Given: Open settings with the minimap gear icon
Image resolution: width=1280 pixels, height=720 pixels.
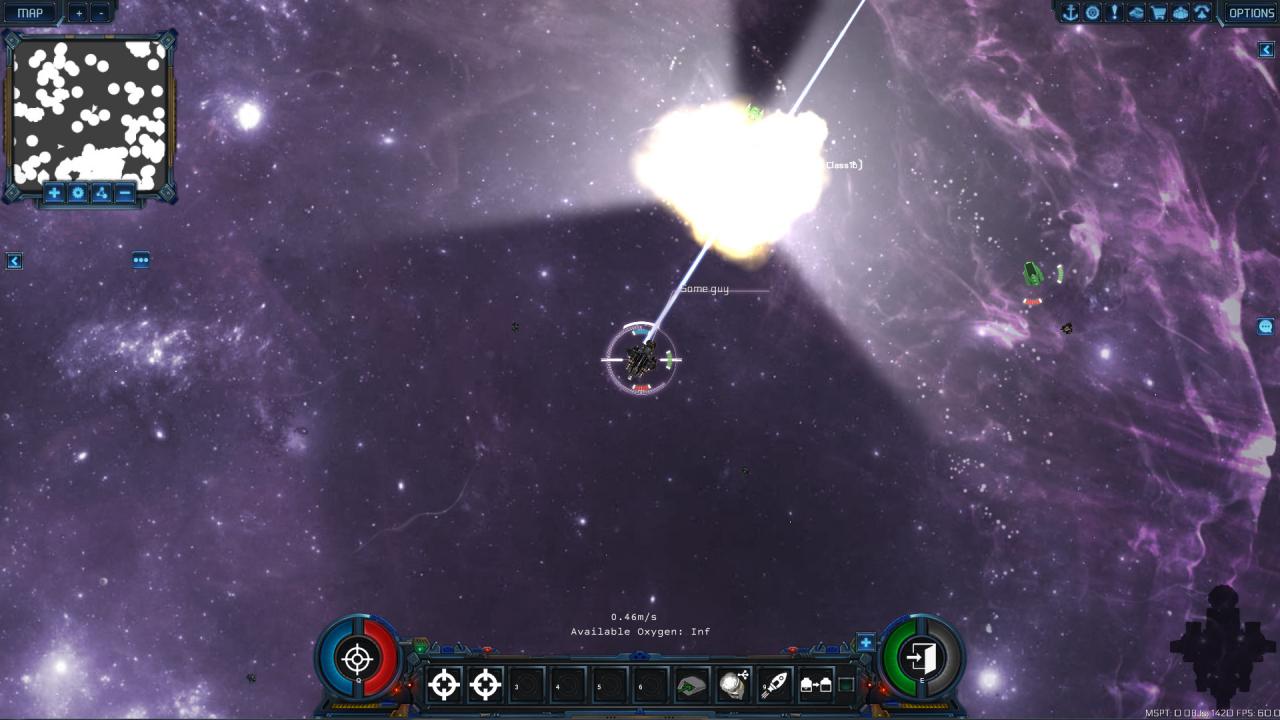Looking at the screenshot, I should [77, 193].
